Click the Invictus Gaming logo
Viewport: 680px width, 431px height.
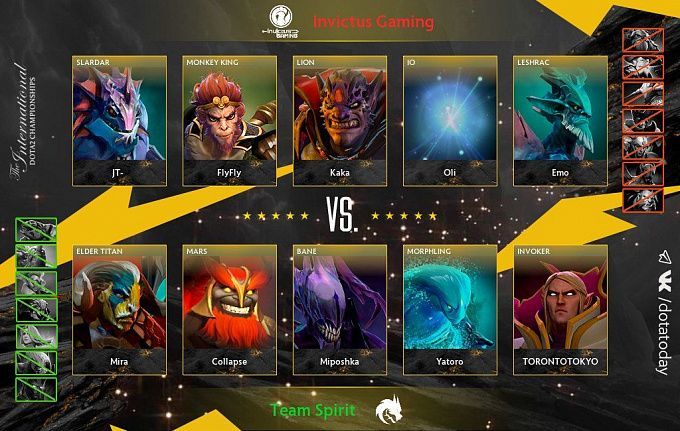coord(283,20)
